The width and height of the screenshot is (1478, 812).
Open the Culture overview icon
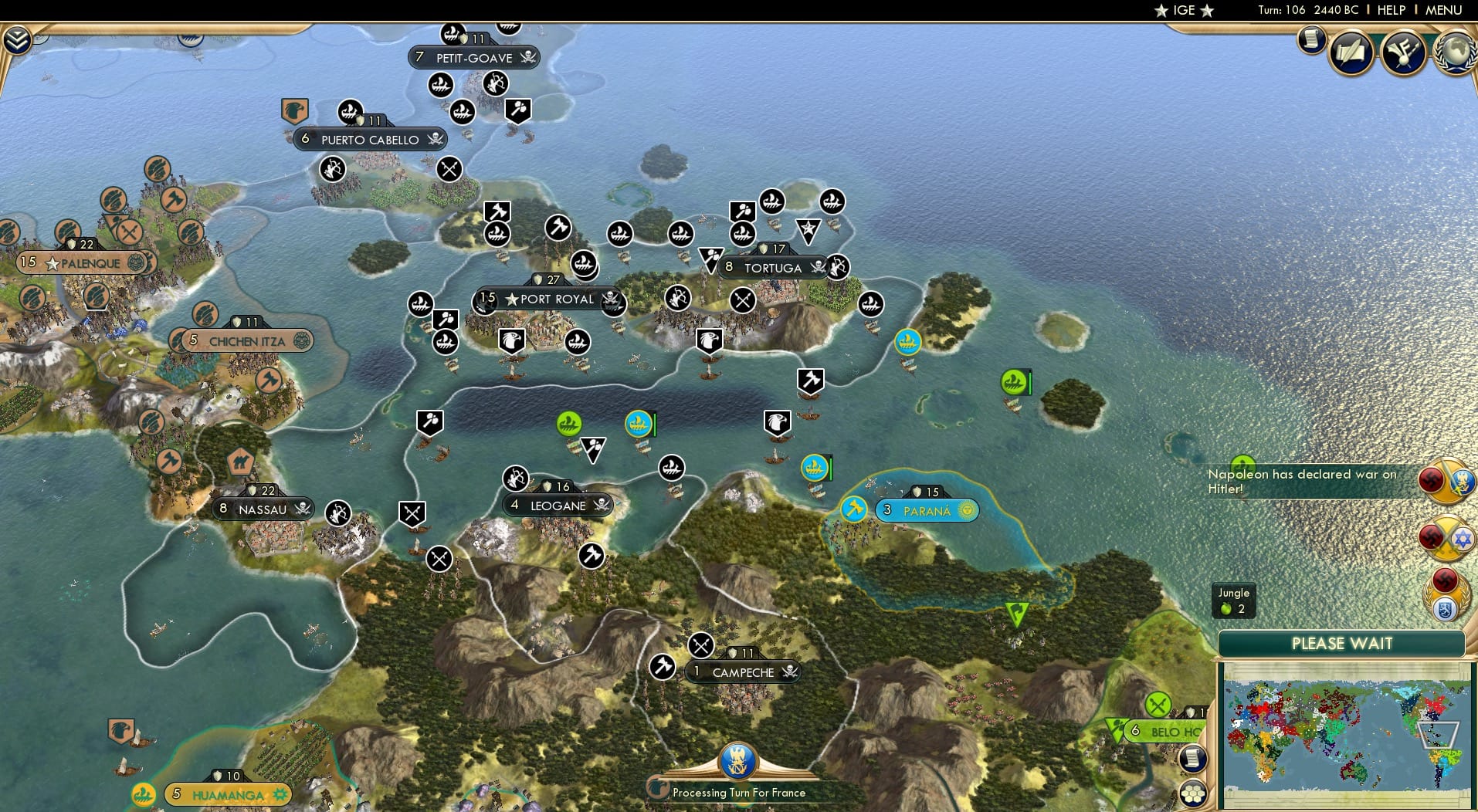(x=1402, y=52)
